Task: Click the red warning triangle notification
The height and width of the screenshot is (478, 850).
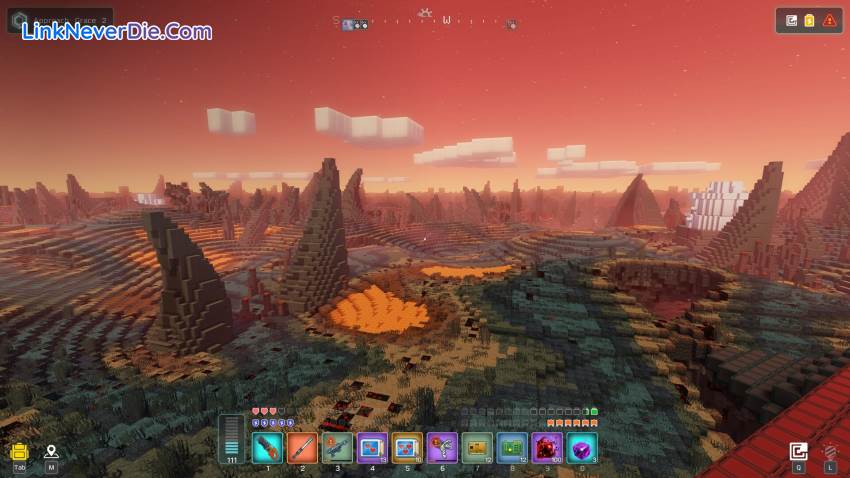Action: 829,20
